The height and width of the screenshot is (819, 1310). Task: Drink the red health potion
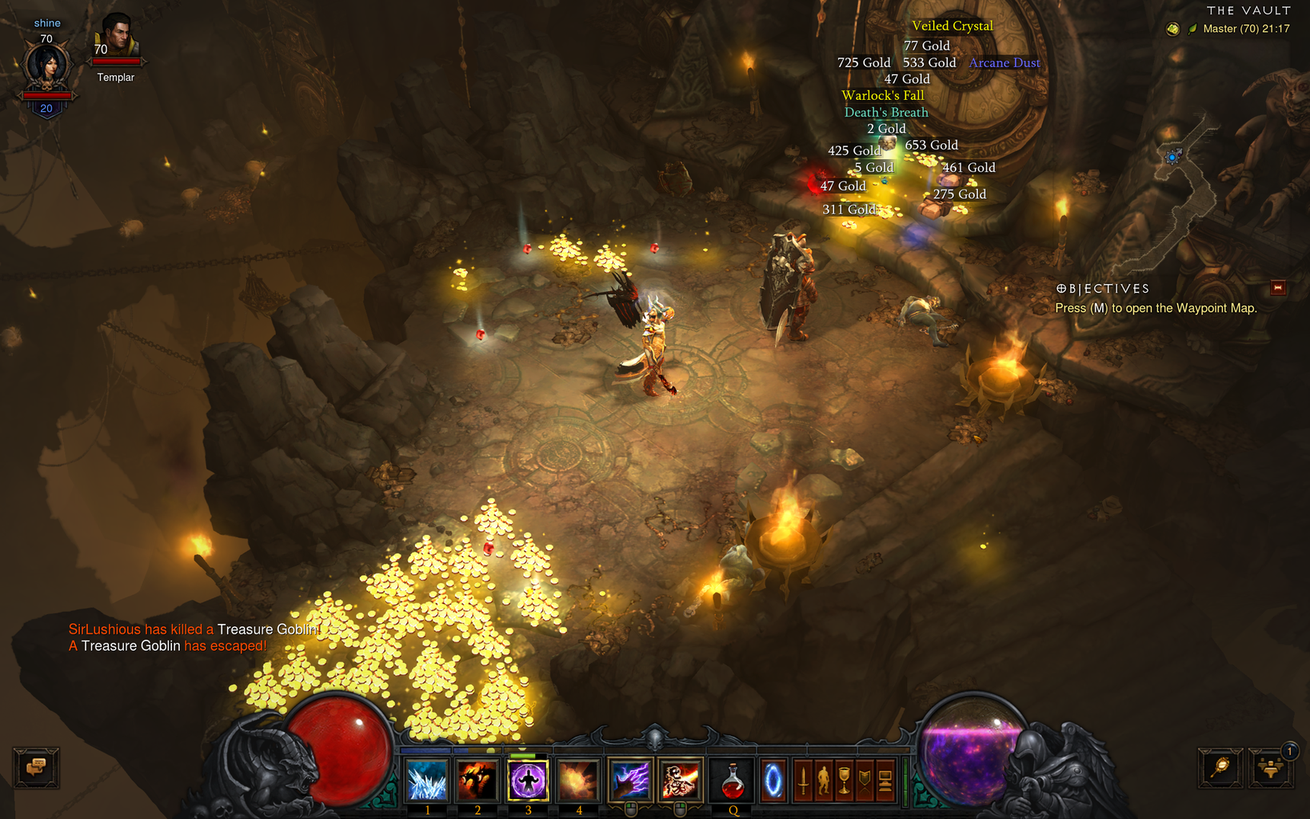732,779
